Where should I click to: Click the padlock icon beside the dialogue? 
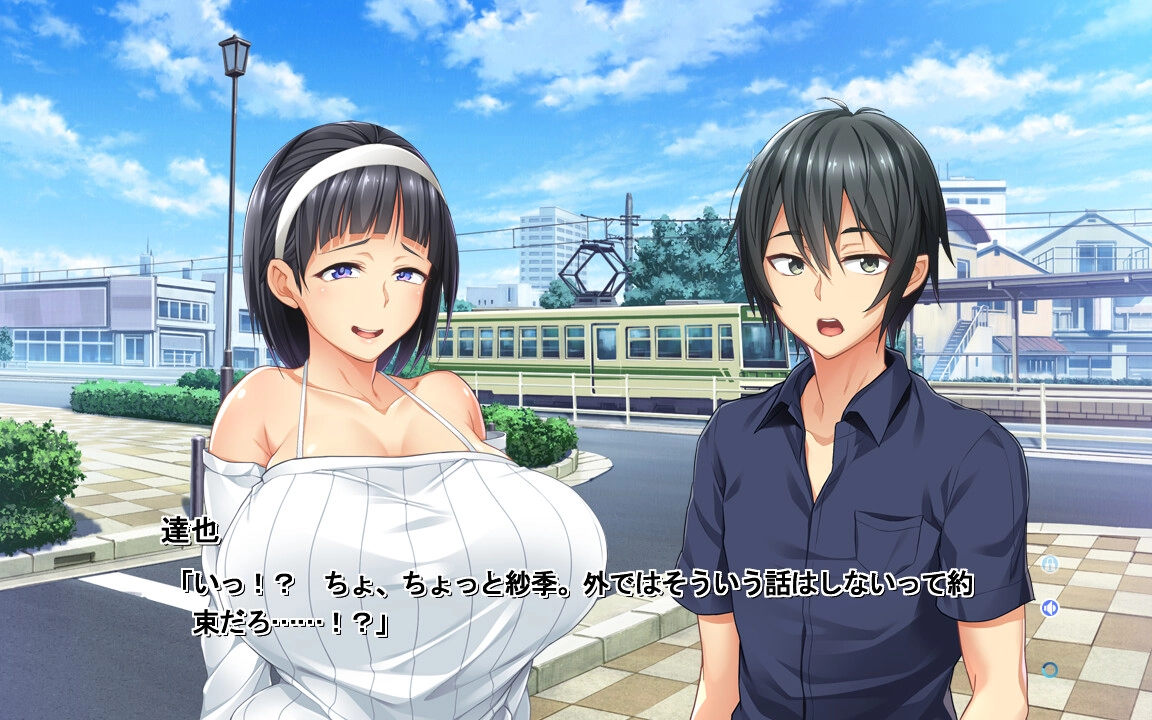(x=1050, y=565)
